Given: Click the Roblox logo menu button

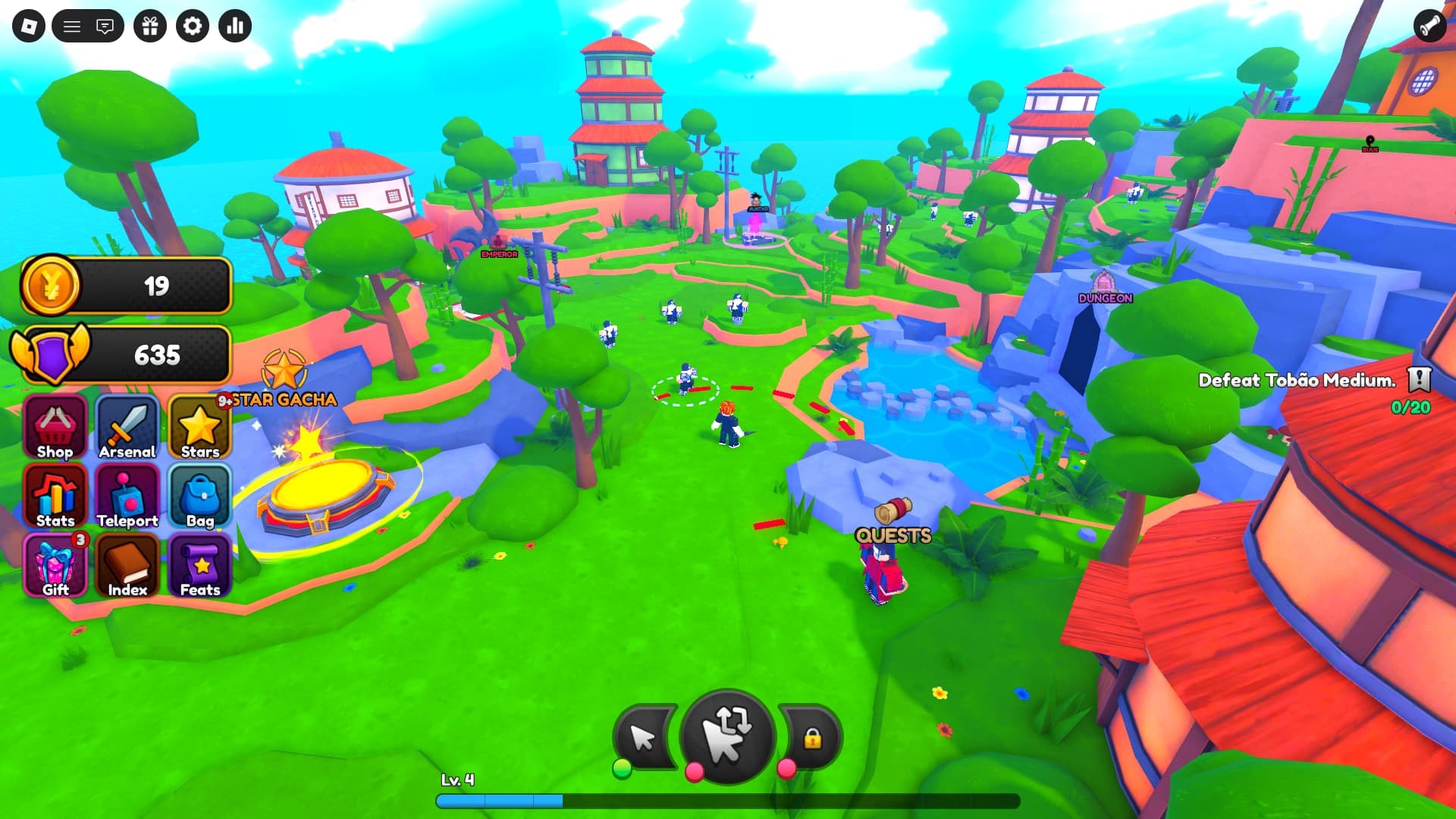Looking at the screenshot, I should pyautogui.click(x=29, y=27).
